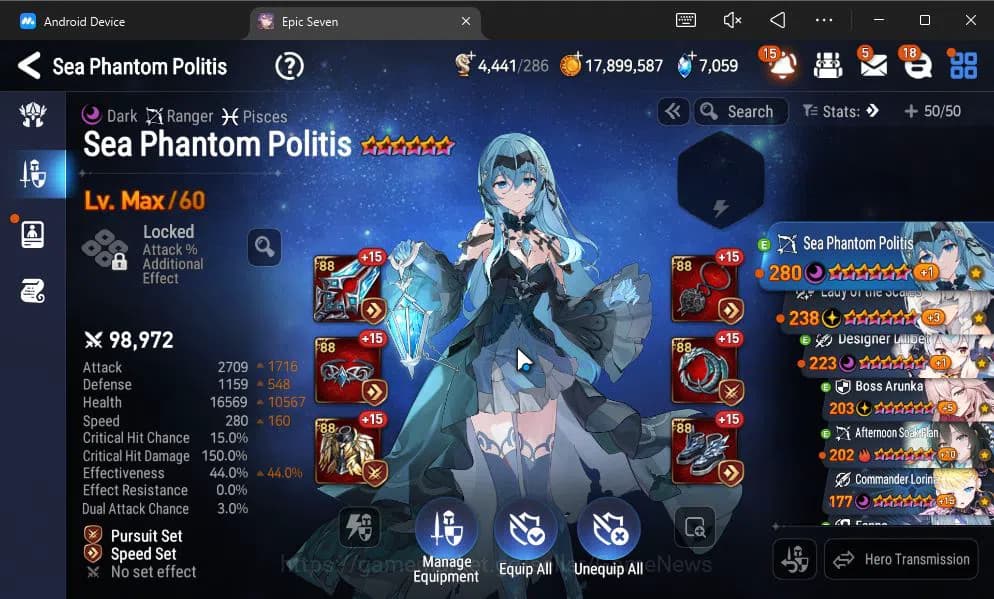This screenshot has width=994, height=599.
Task: Open the blue grid menu icon
Action: 963,66
